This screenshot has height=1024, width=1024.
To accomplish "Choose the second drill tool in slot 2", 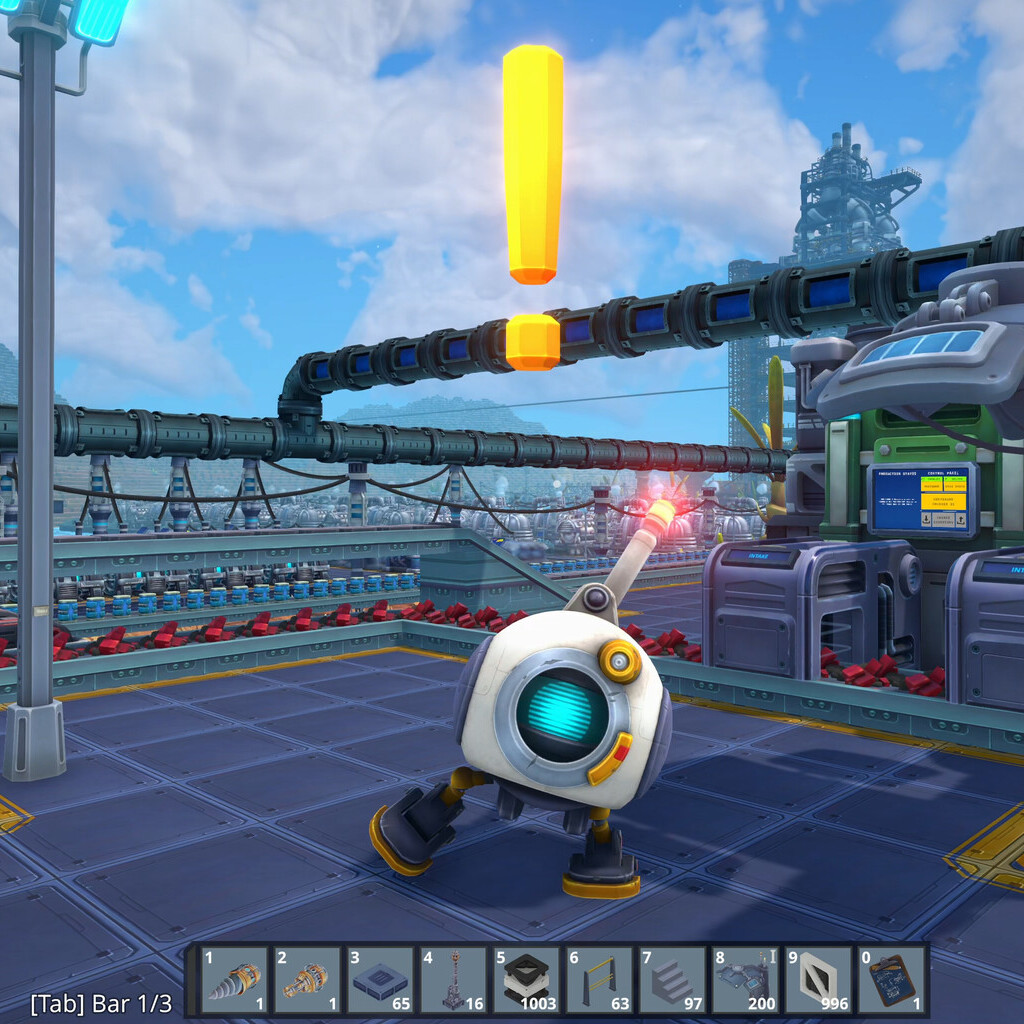I will [307, 980].
